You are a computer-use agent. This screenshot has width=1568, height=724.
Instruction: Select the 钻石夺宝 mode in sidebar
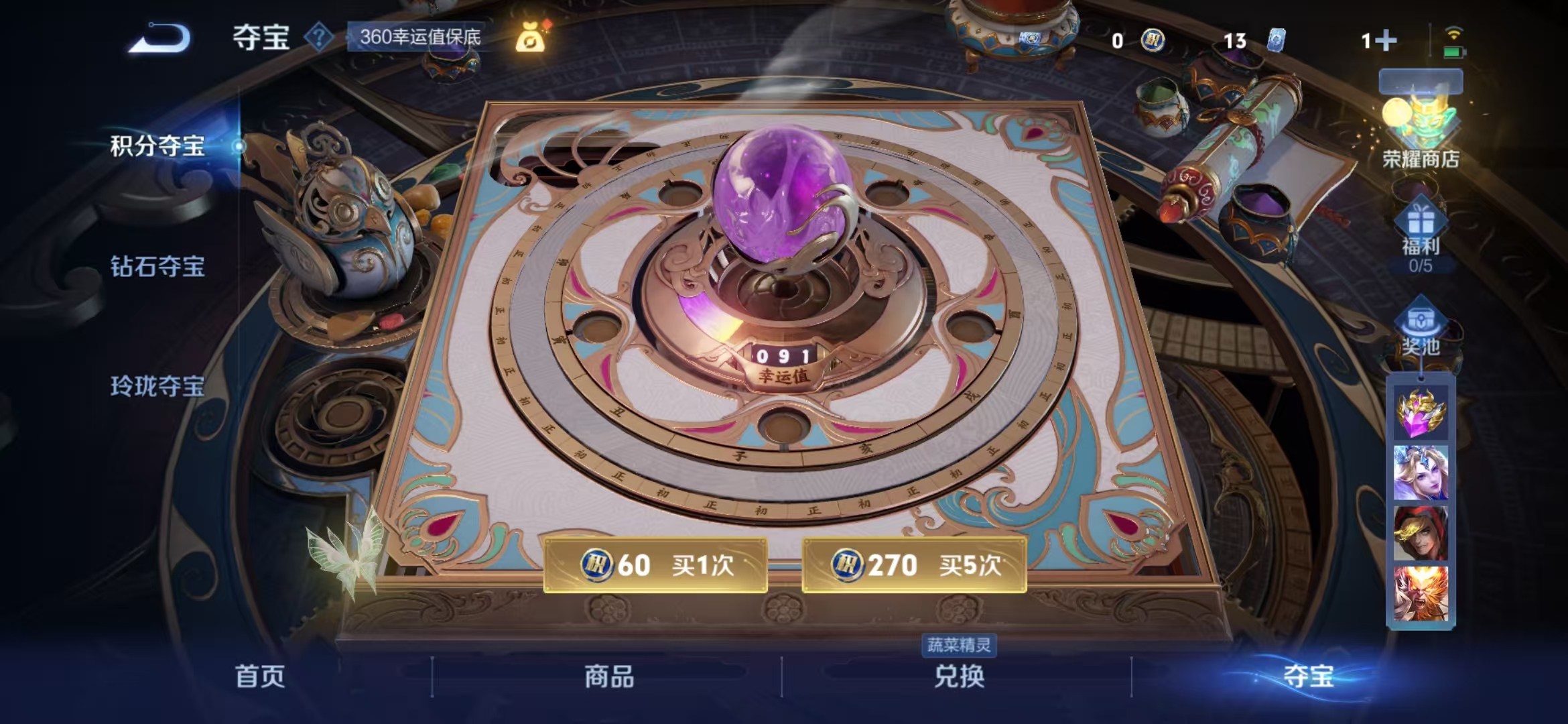point(157,267)
